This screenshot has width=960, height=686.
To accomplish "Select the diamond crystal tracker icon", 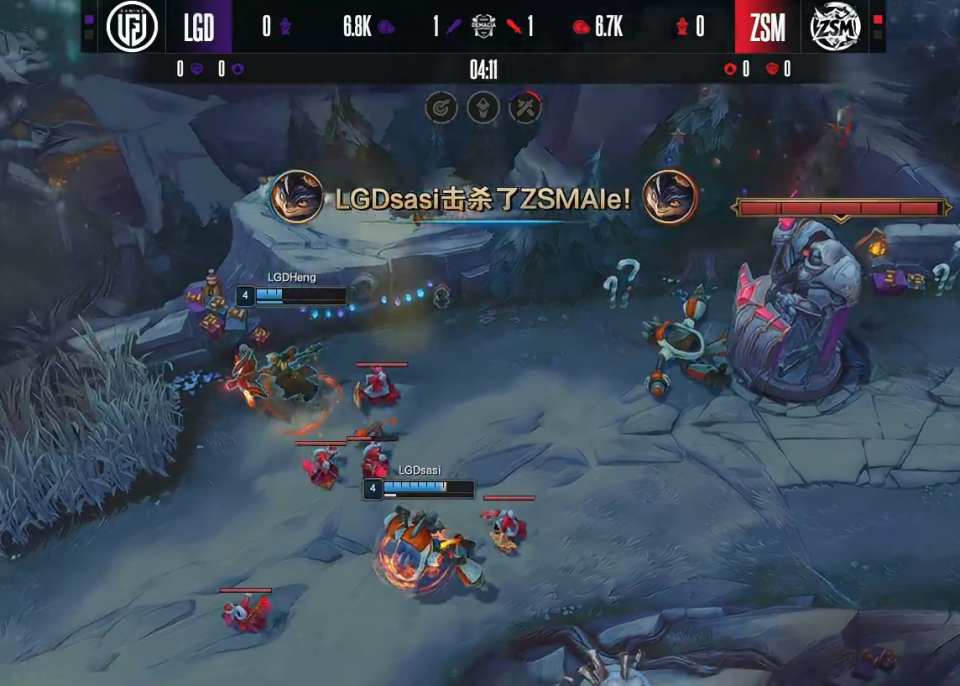I will tap(483, 106).
